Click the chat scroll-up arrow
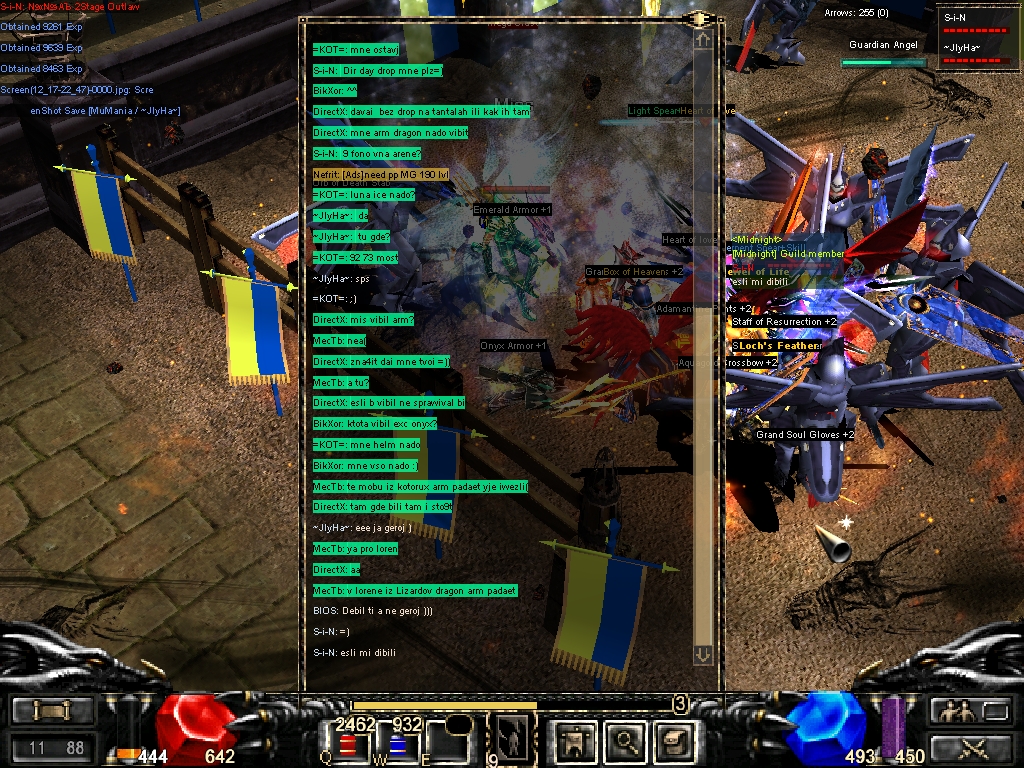 pos(703,40)
